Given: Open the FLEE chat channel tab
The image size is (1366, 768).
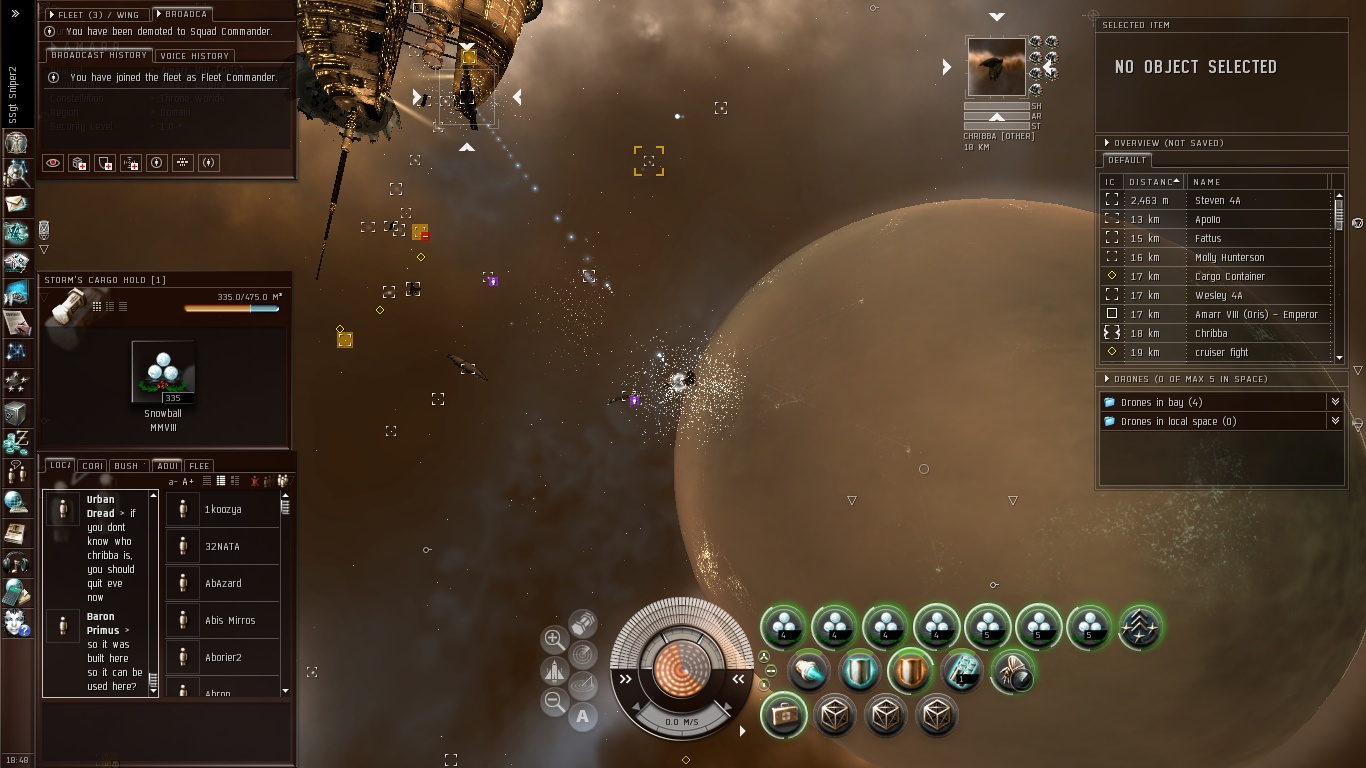Looking at the screenshot, I should (x=199, y=466).
